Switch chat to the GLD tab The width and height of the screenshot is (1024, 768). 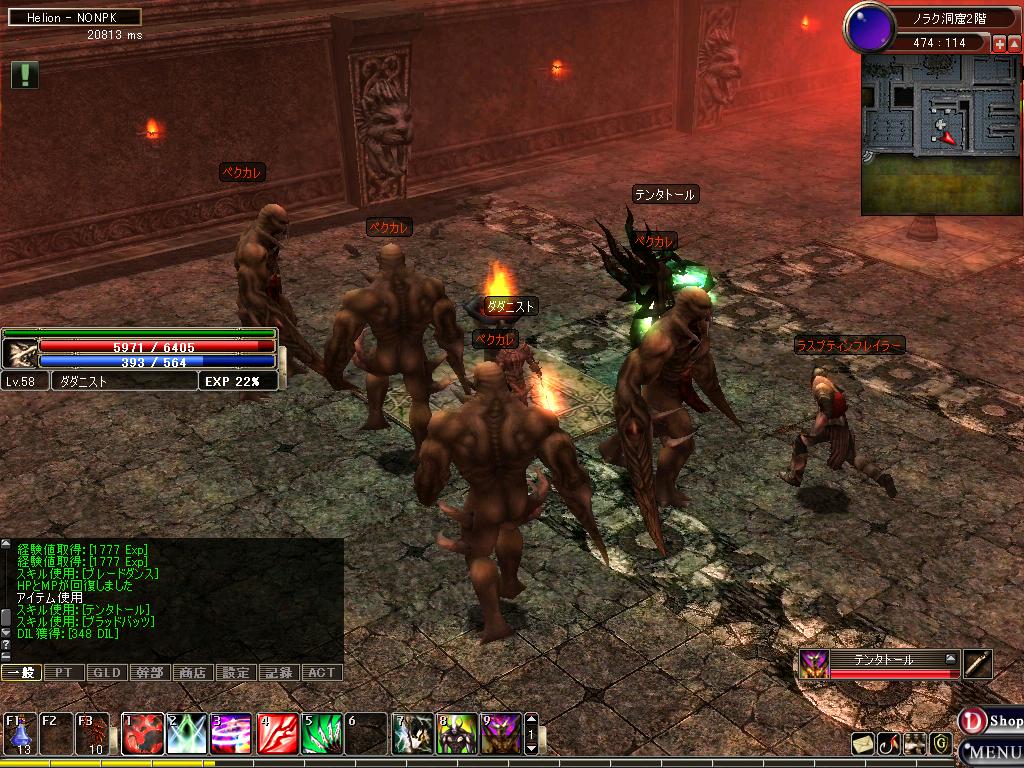(x=107, y=673)
